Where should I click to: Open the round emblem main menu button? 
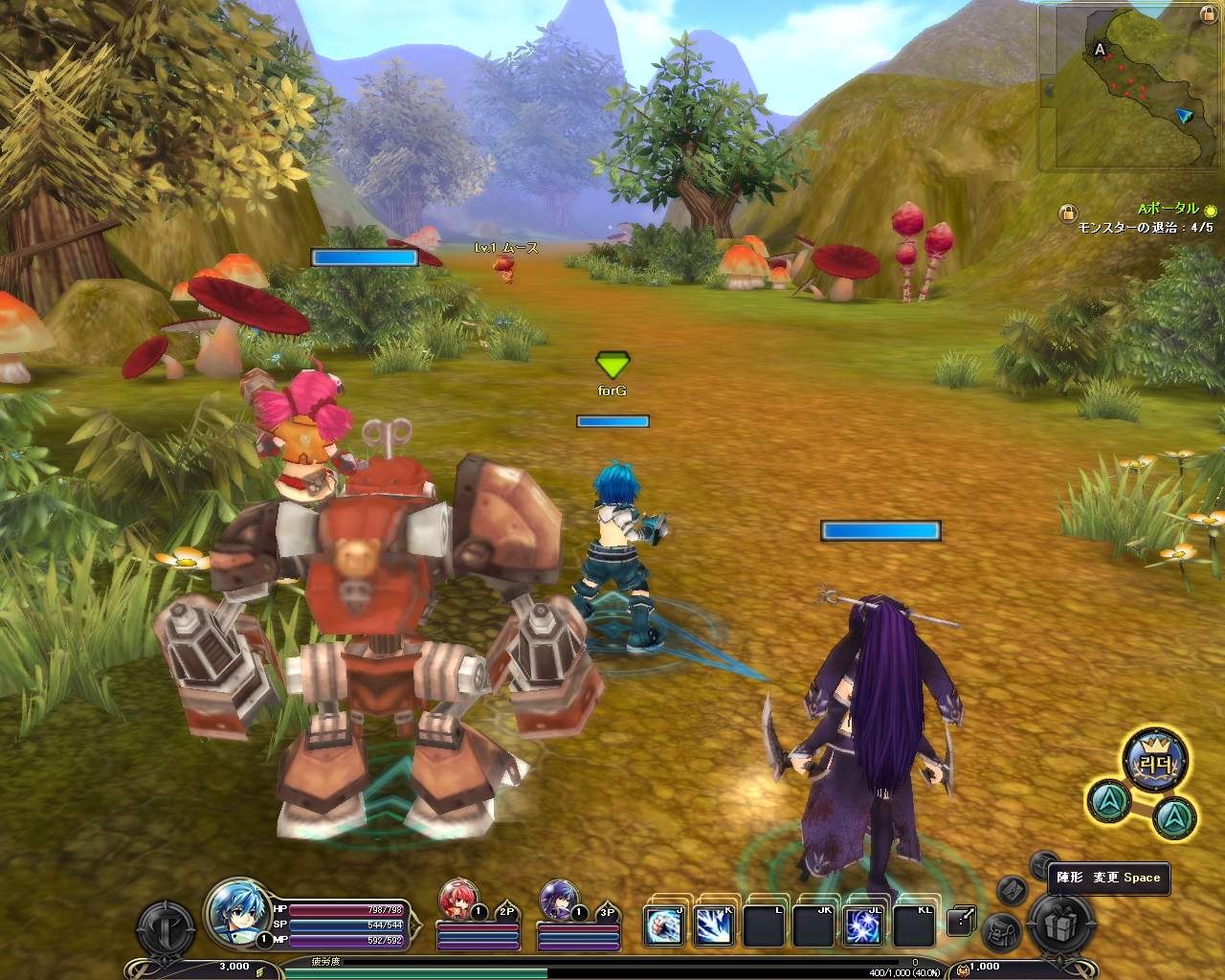[167, 927]
